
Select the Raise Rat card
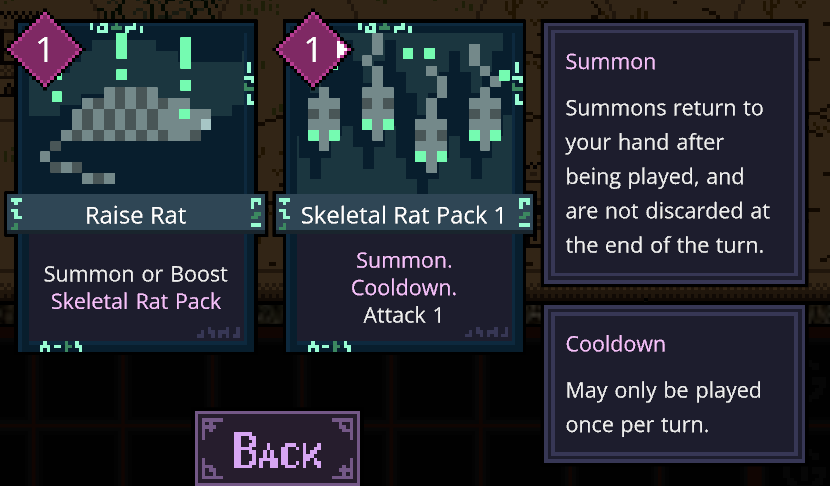pos(136,190)
